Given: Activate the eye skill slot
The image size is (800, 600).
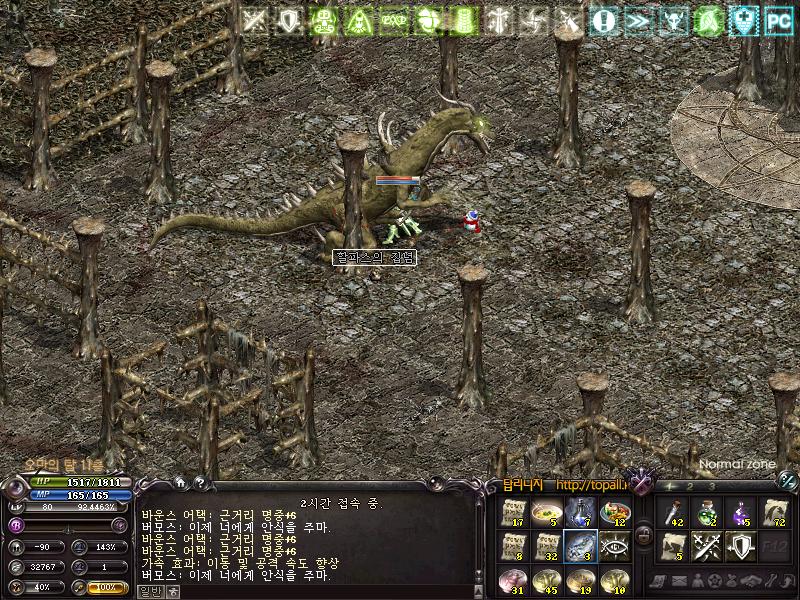Looking at the screenshot, I should [x=615, y=546].
